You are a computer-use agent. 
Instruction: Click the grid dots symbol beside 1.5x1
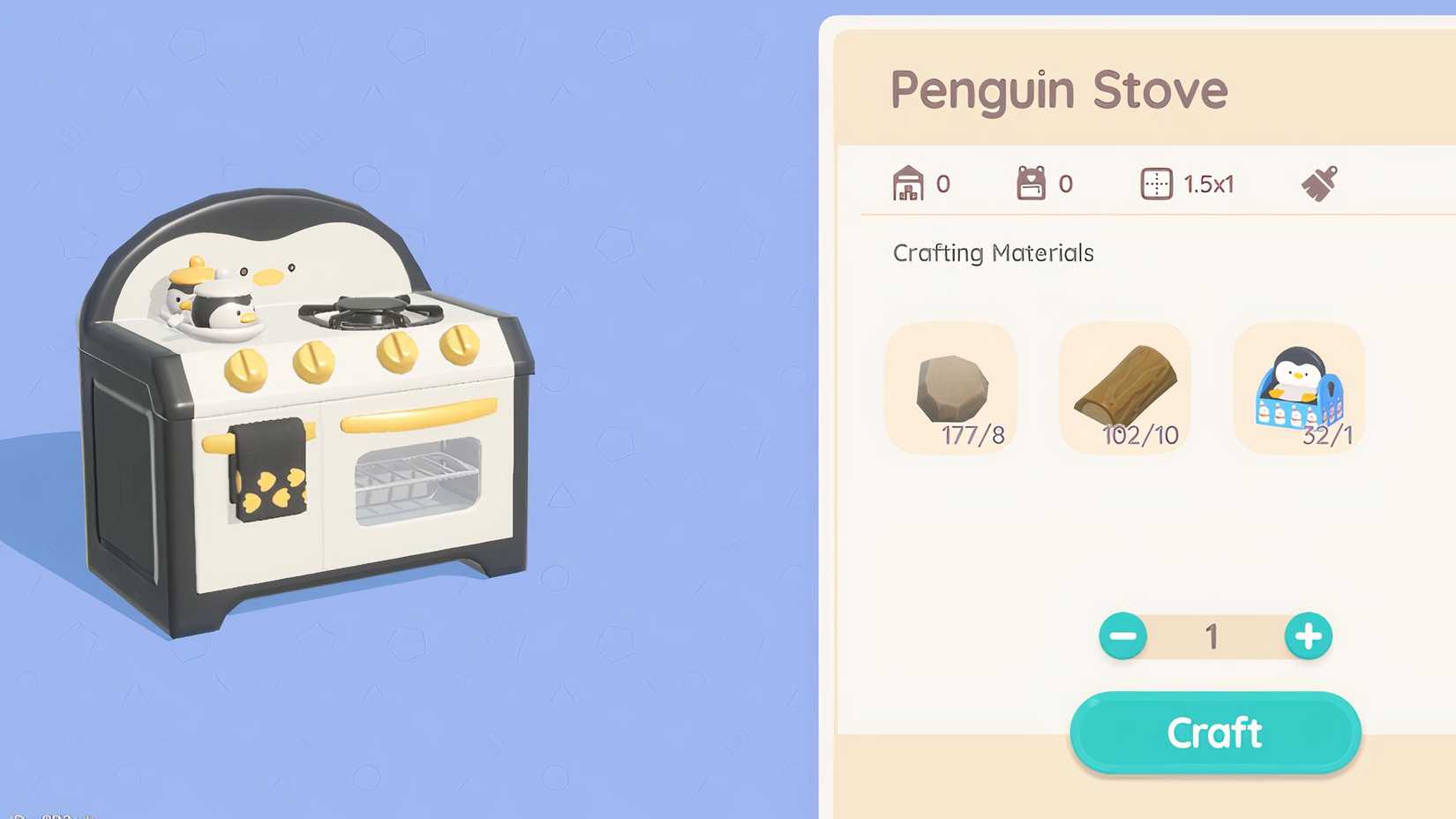pyautogui.click(x=1156, y=184)
